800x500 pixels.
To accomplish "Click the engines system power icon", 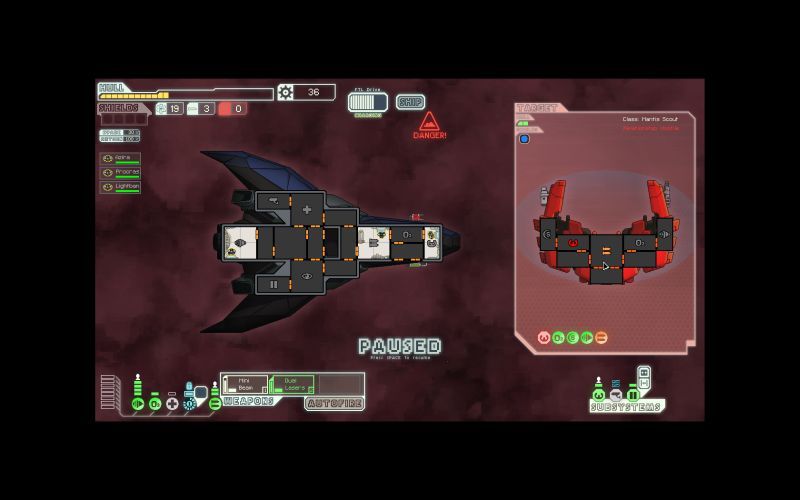I will [x=138, y=404].
